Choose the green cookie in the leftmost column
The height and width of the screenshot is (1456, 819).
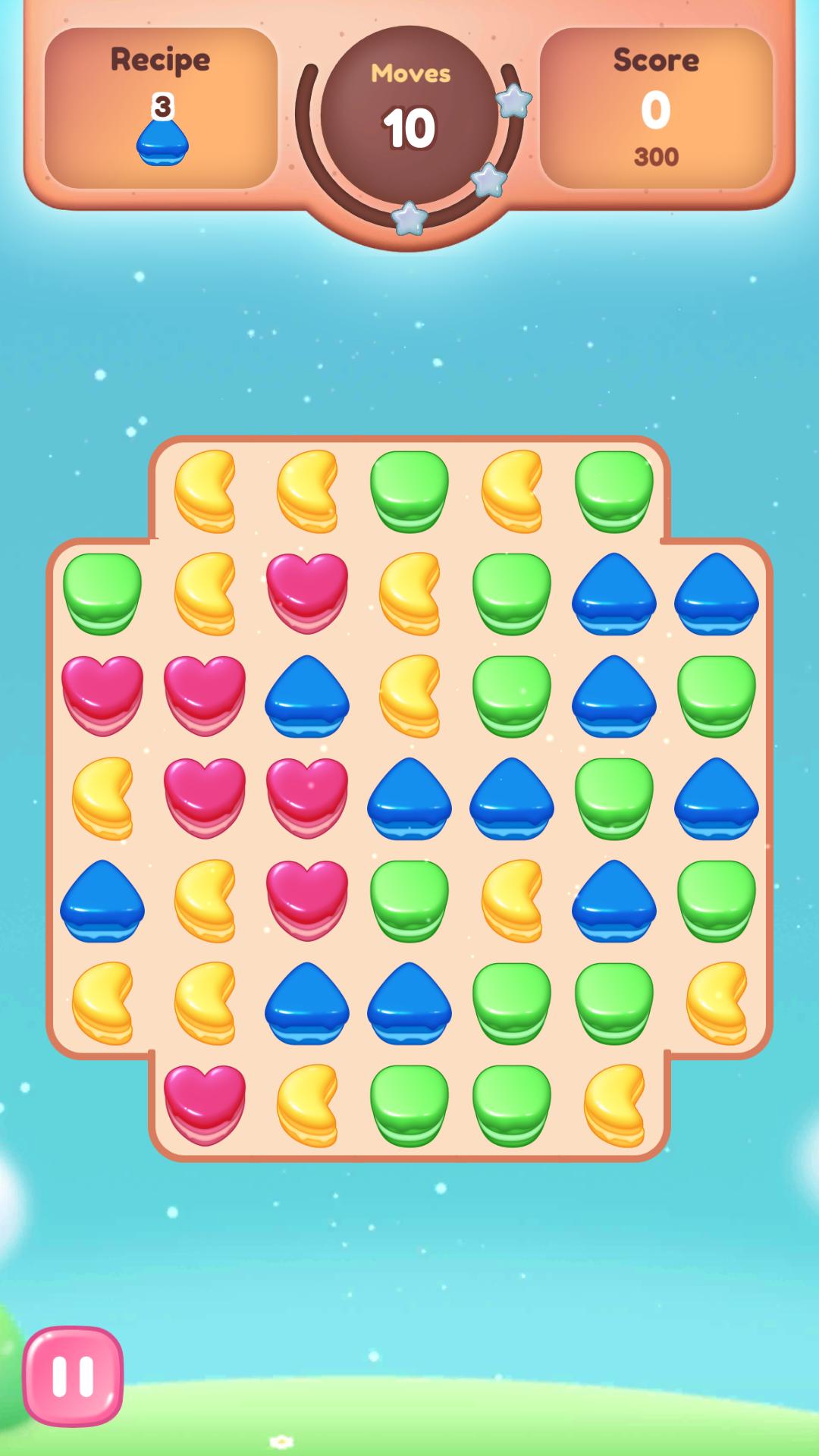pyautogui.click(x=102, y=593)
